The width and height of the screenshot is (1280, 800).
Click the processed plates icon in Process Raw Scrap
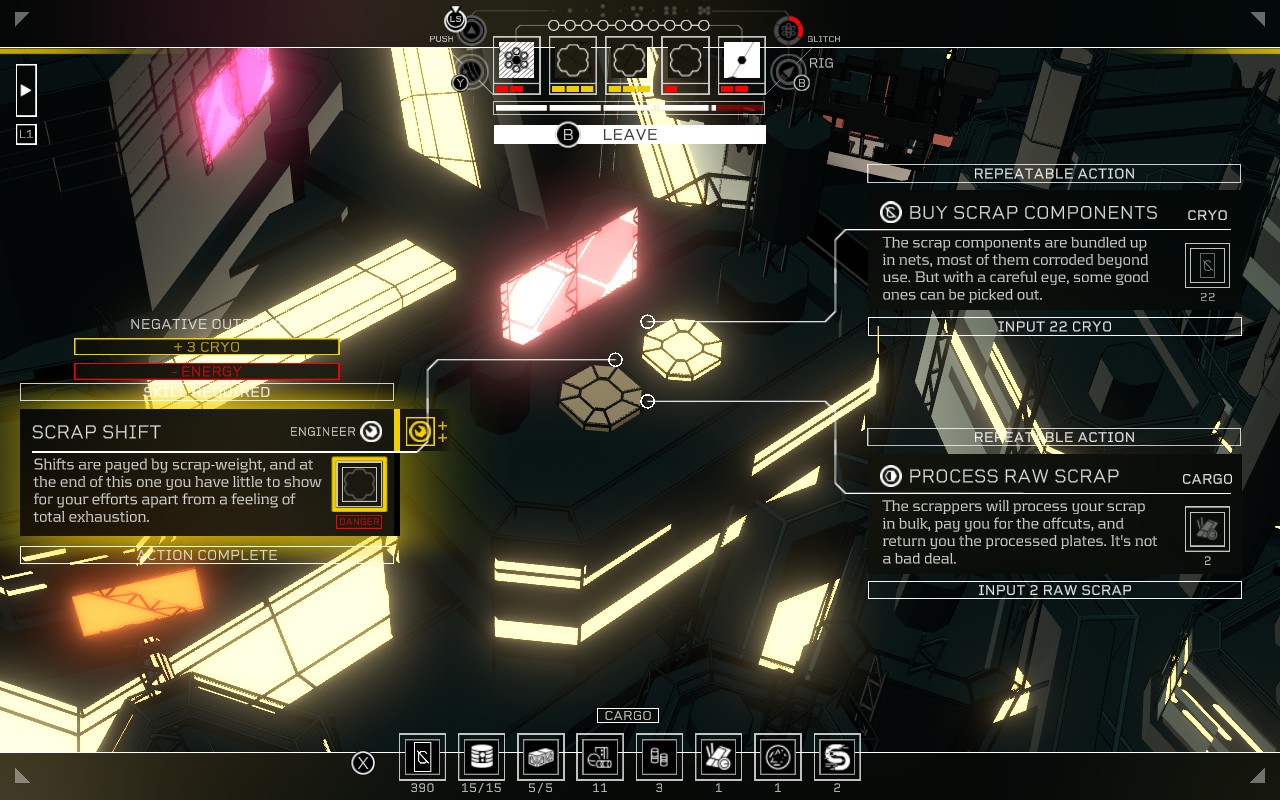pyautogui.click(x=1207, y=528)
